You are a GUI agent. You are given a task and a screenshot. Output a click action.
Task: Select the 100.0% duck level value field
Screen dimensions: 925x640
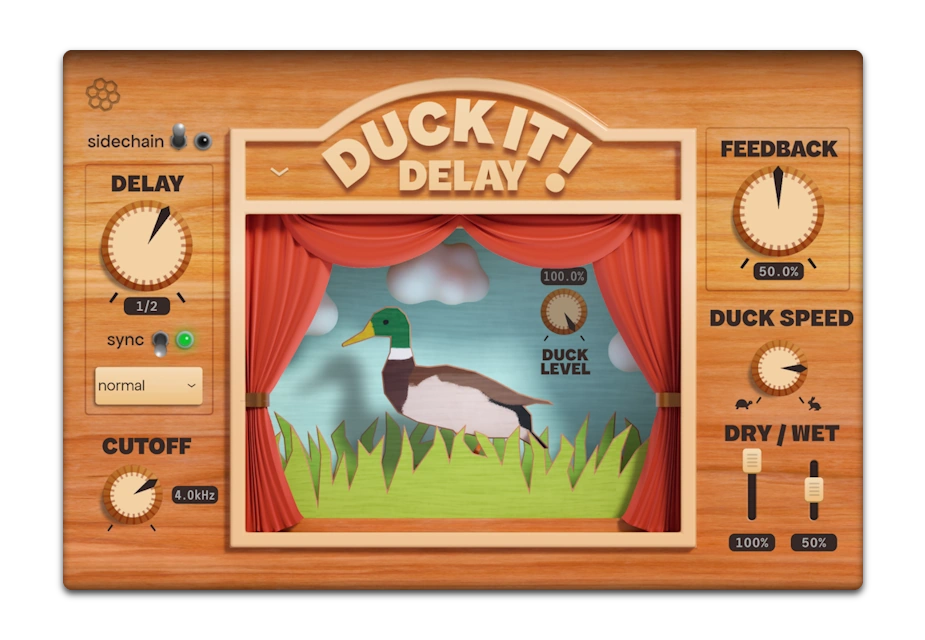point(564,276)
